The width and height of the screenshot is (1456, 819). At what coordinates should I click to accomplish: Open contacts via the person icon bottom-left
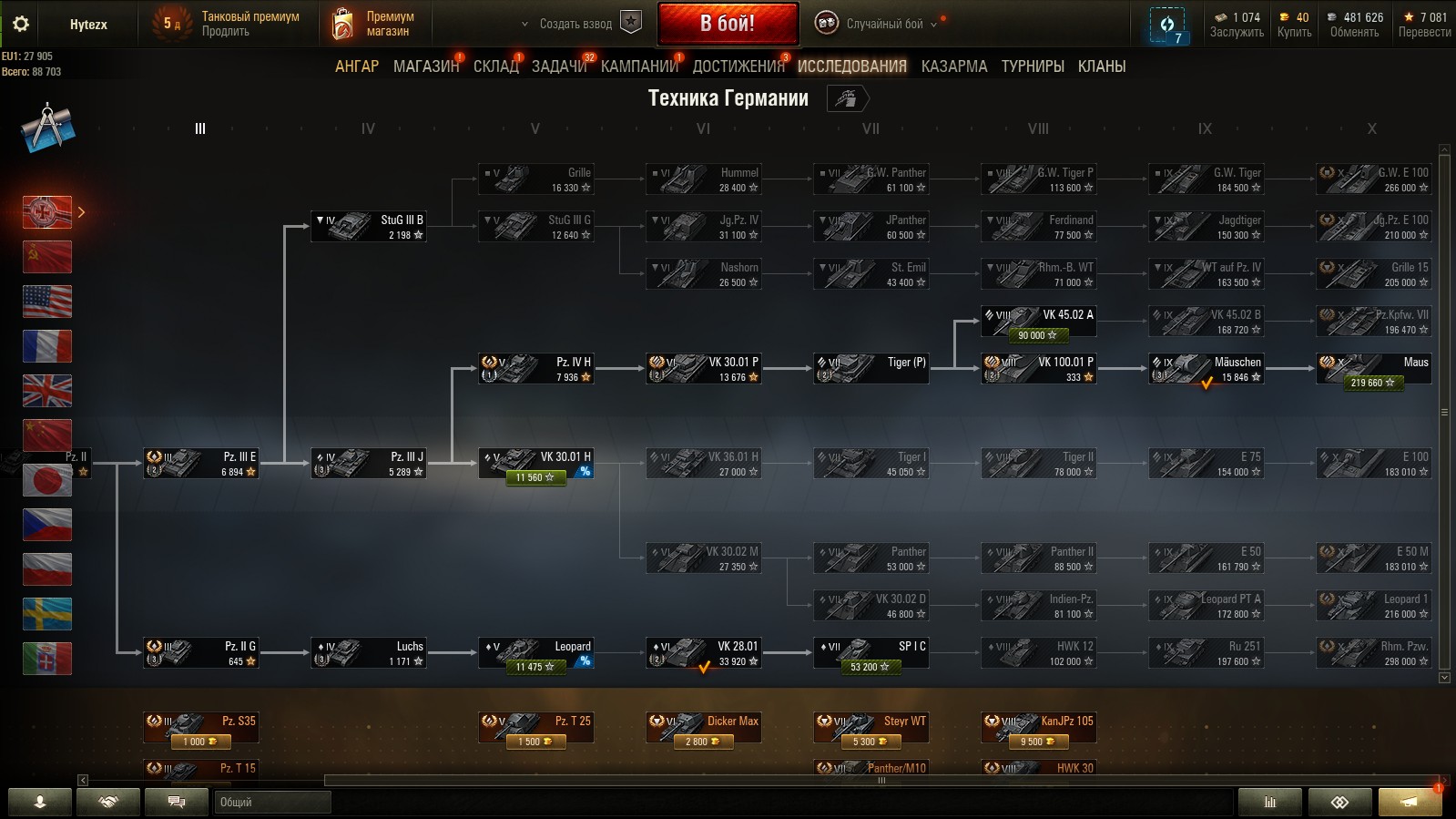pyautogui.click(x=39, y=802)
